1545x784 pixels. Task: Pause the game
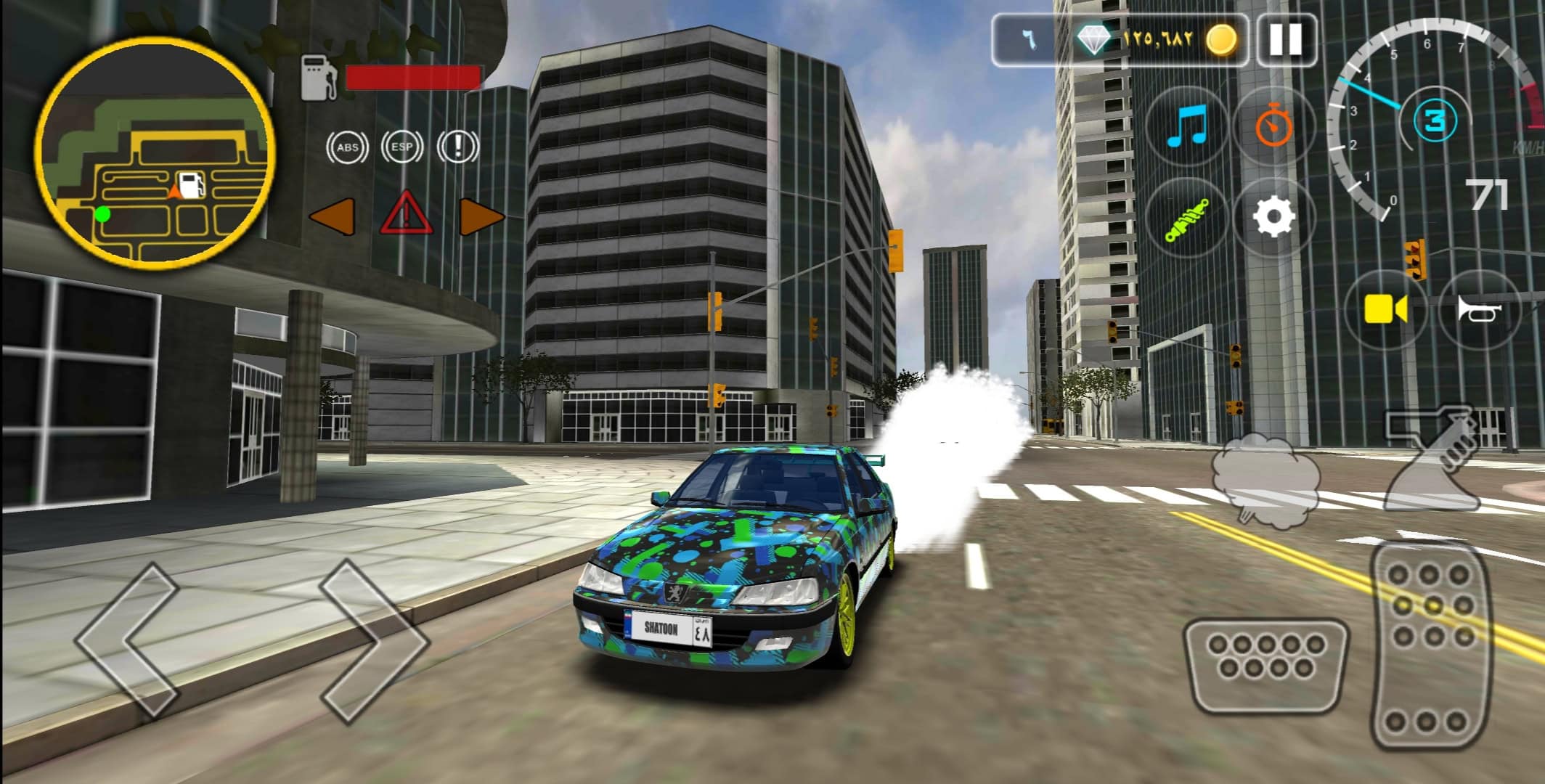pos(1284,40)
